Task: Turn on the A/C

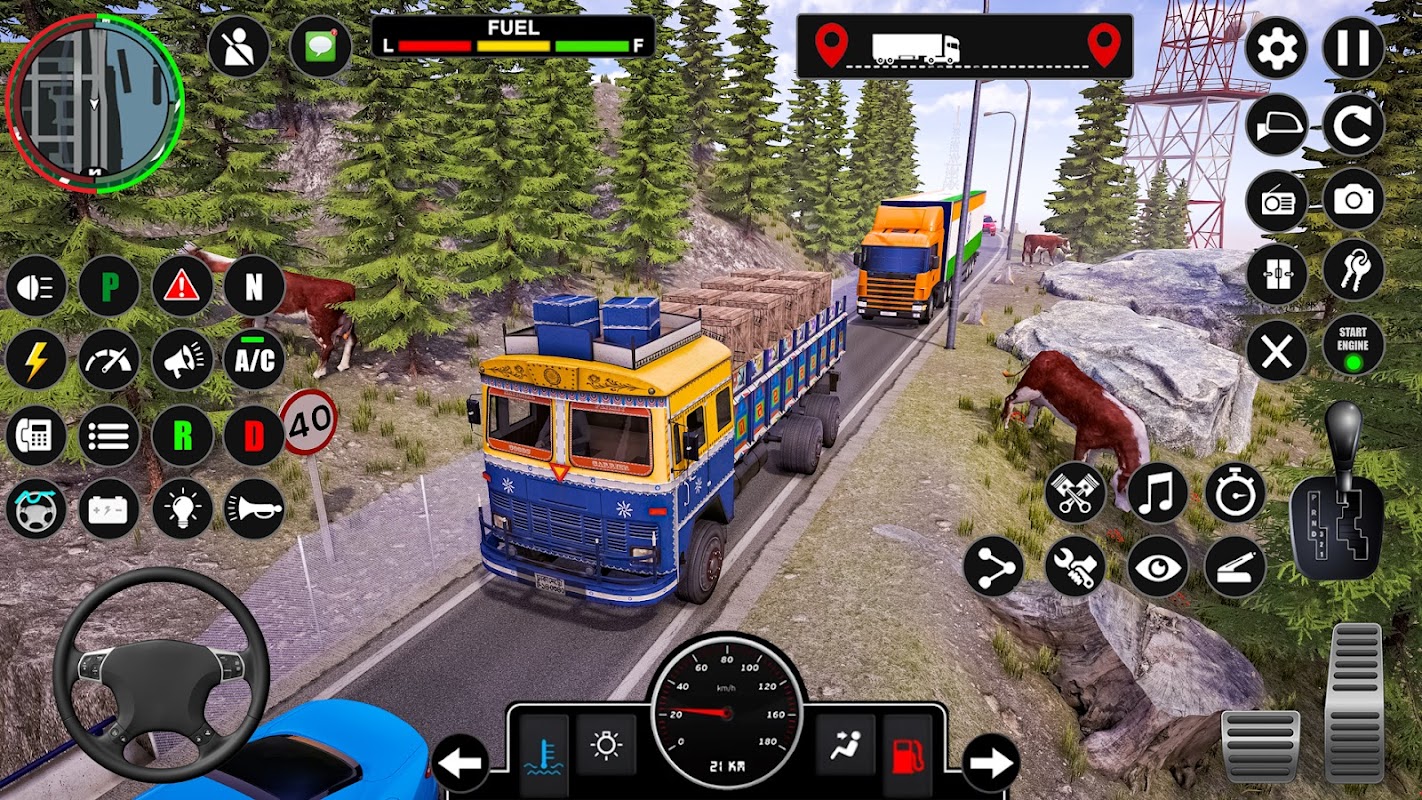Action: 254,360
